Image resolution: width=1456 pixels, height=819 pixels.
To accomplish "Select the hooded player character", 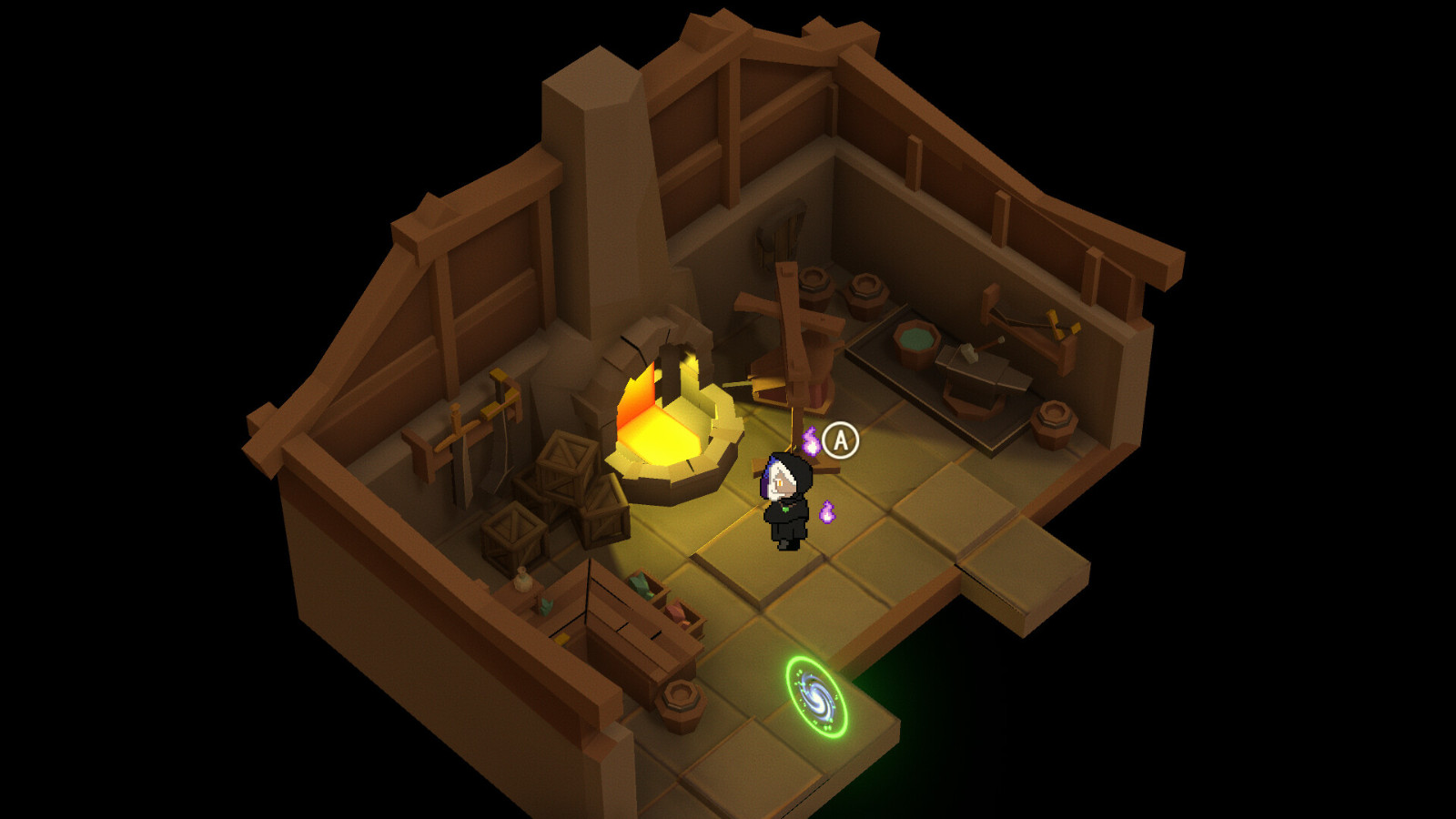I will pyautogui.click(x=784, y=496).
